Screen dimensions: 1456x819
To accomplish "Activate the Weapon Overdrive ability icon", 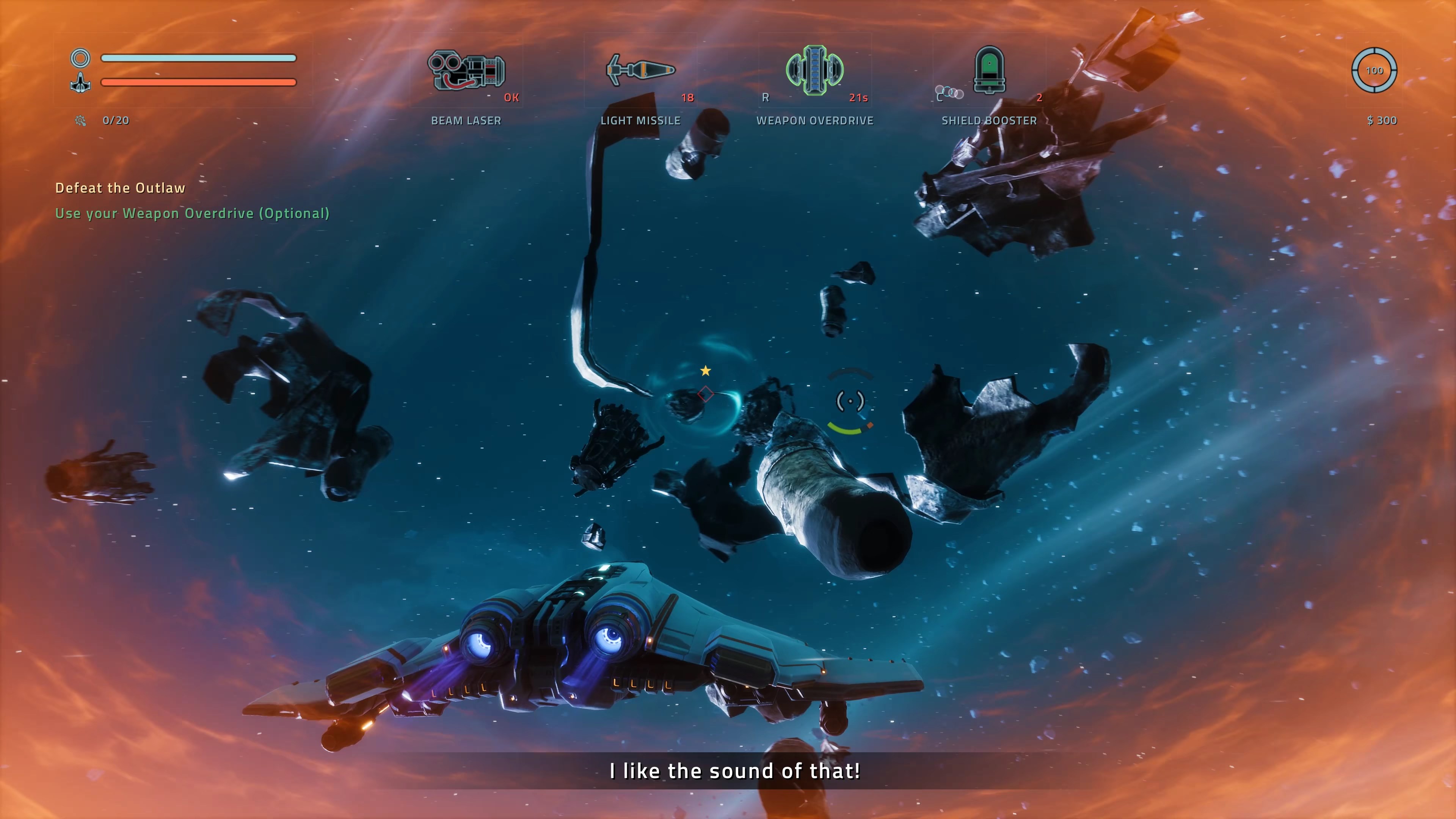I will (814, 70).
